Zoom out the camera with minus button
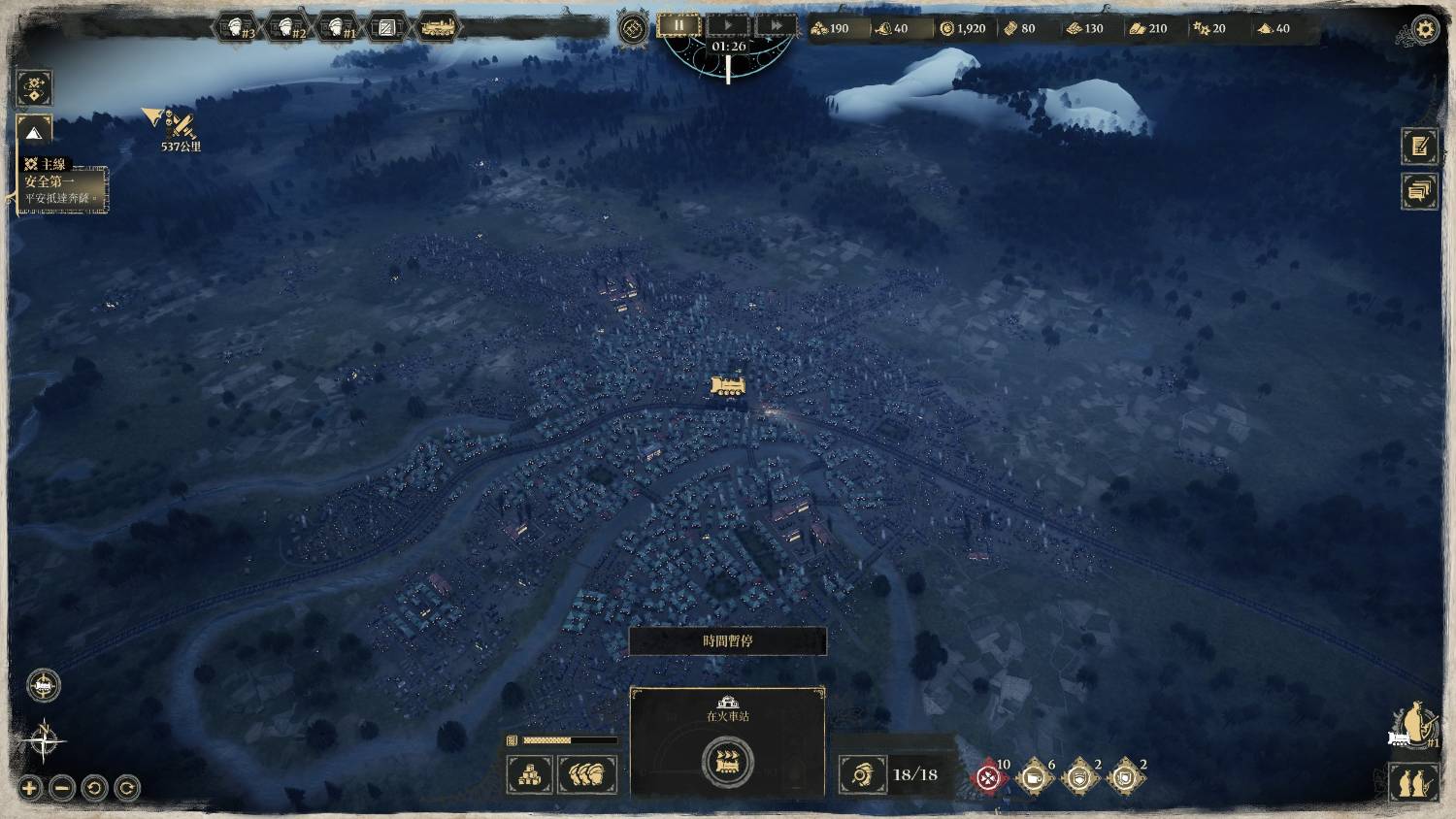Screen dimensions: 1456x819 [x=61, y=788]
